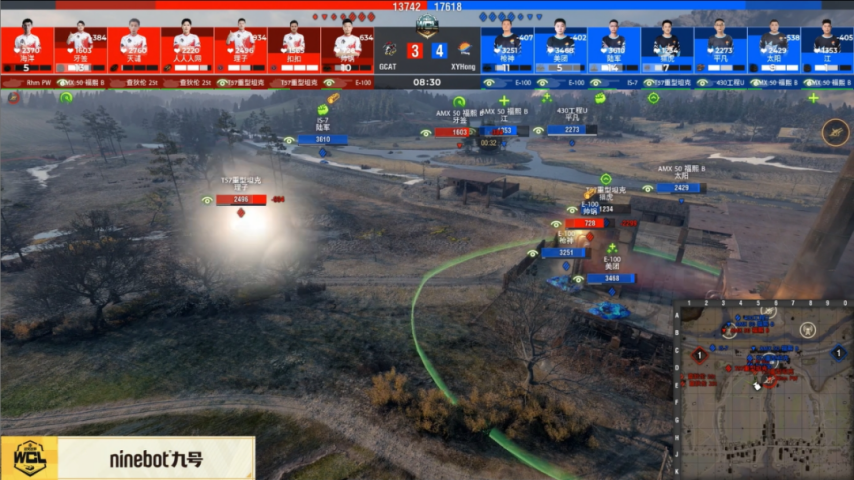This screenshot has width=854, height=480.
Task: Select blue team player 平凡's card
Action: point(721,47)
